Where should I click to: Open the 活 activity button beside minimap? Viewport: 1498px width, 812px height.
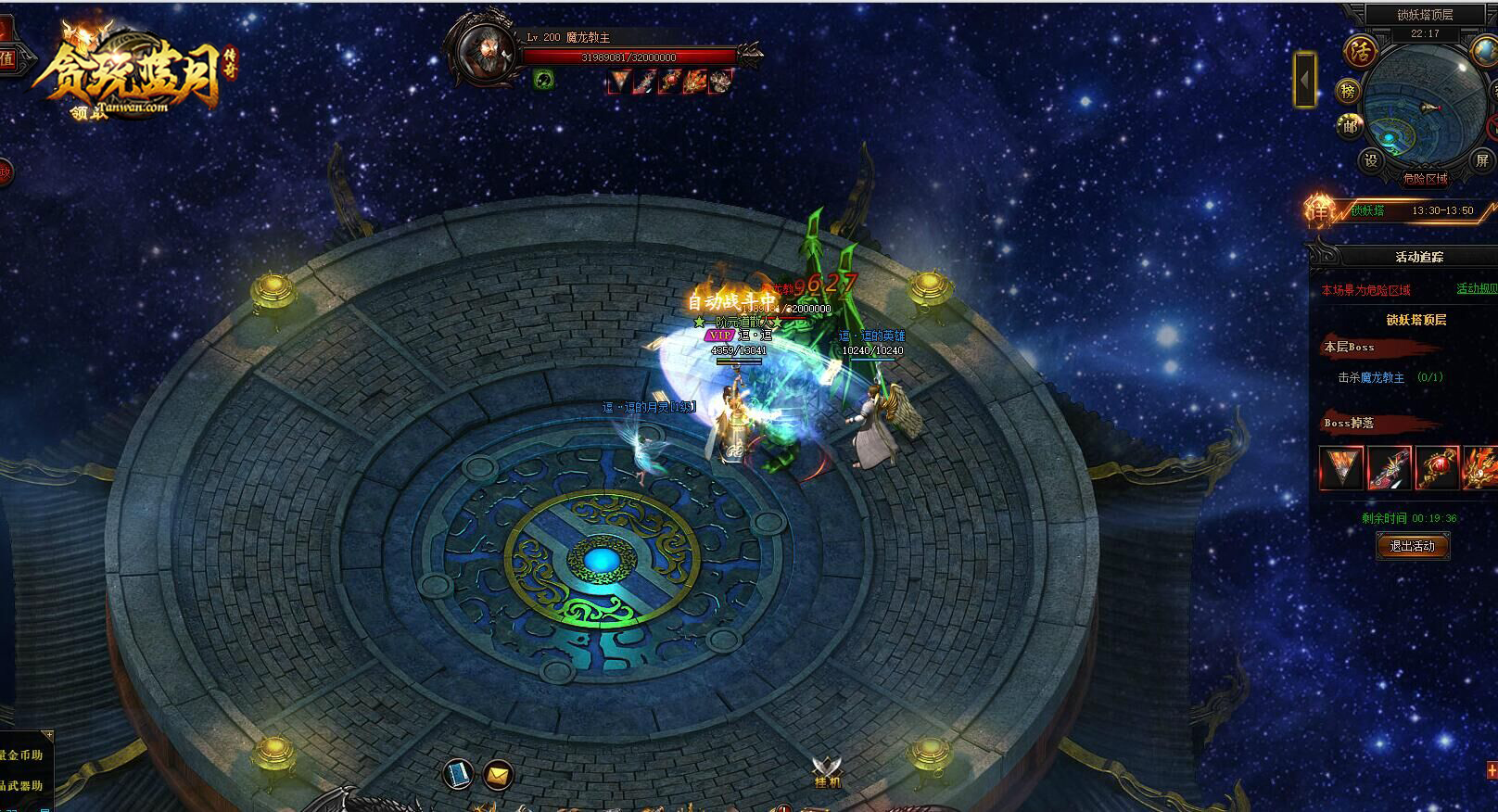(1361, 50)
